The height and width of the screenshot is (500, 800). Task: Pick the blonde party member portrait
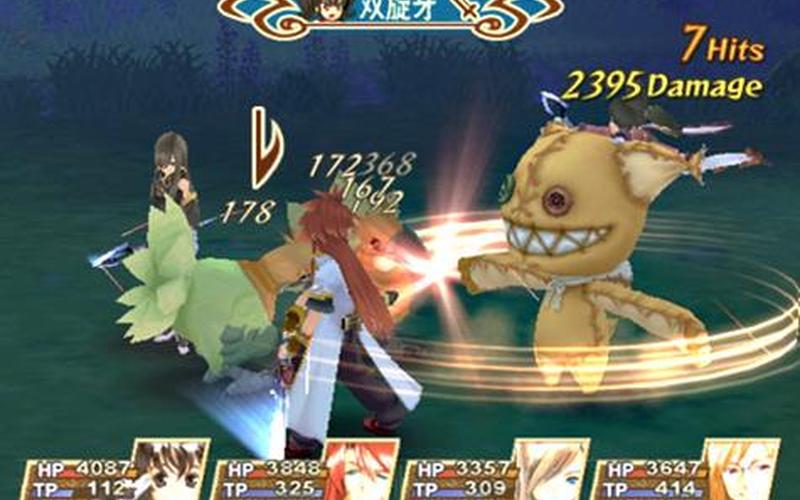738,472
